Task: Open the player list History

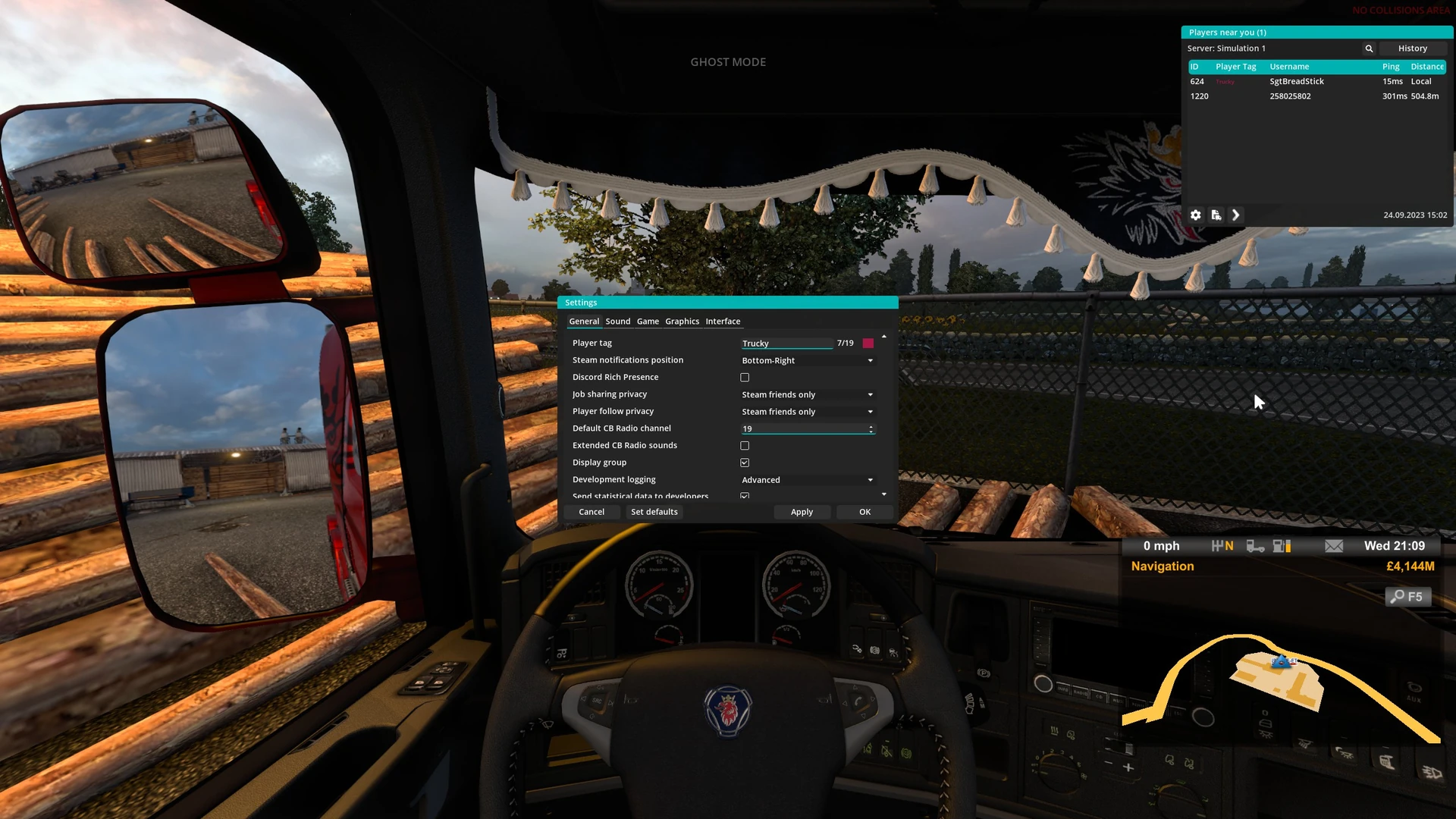Action: [1412, 49]
